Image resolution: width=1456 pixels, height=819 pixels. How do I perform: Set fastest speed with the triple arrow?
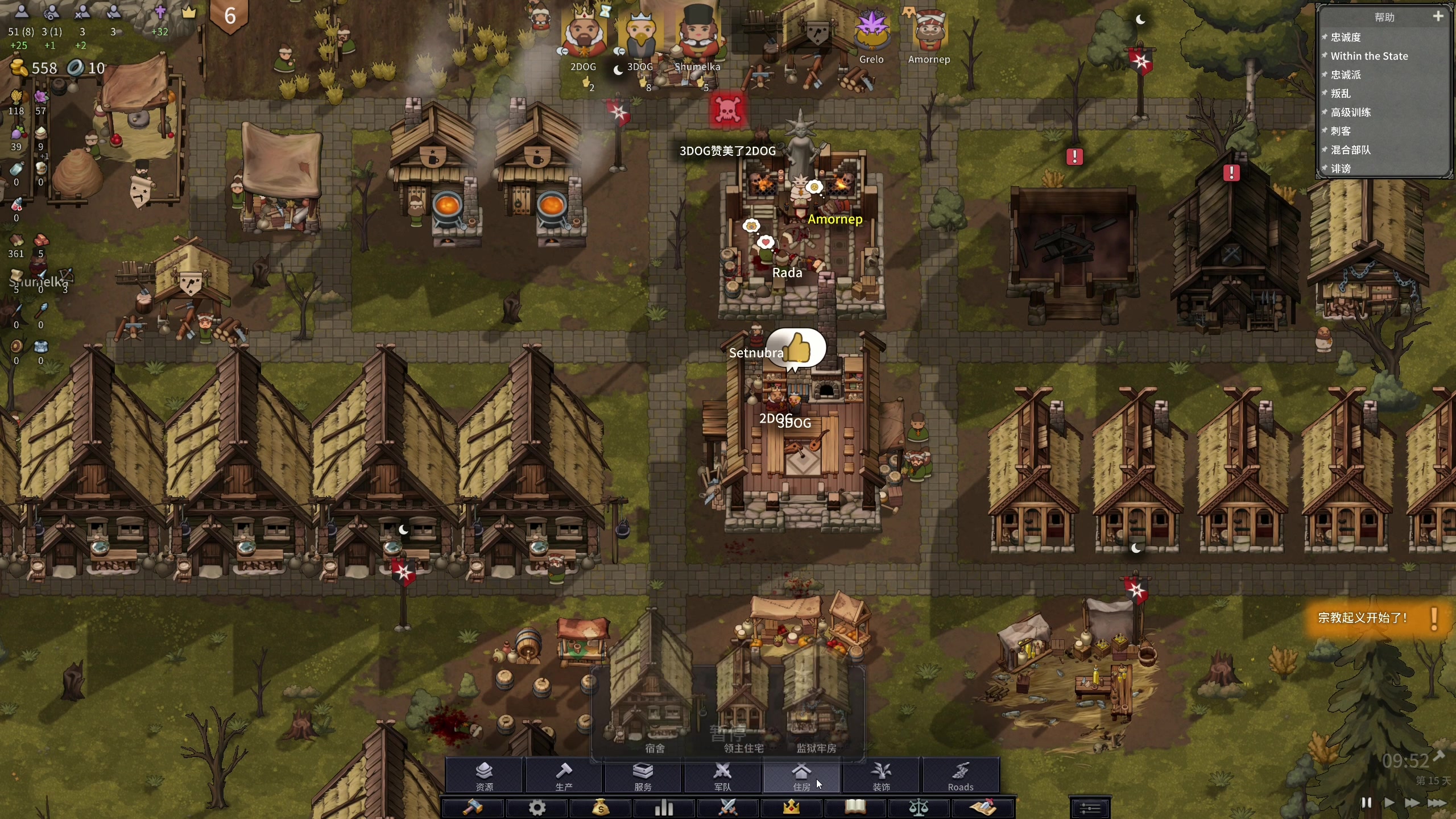pyautogui.click(x=1437, y=803)
